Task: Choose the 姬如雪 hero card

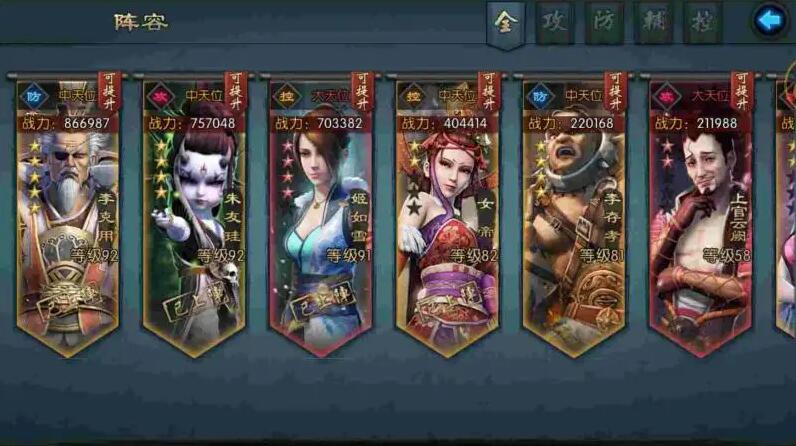Action: click(x=320, y=220)
